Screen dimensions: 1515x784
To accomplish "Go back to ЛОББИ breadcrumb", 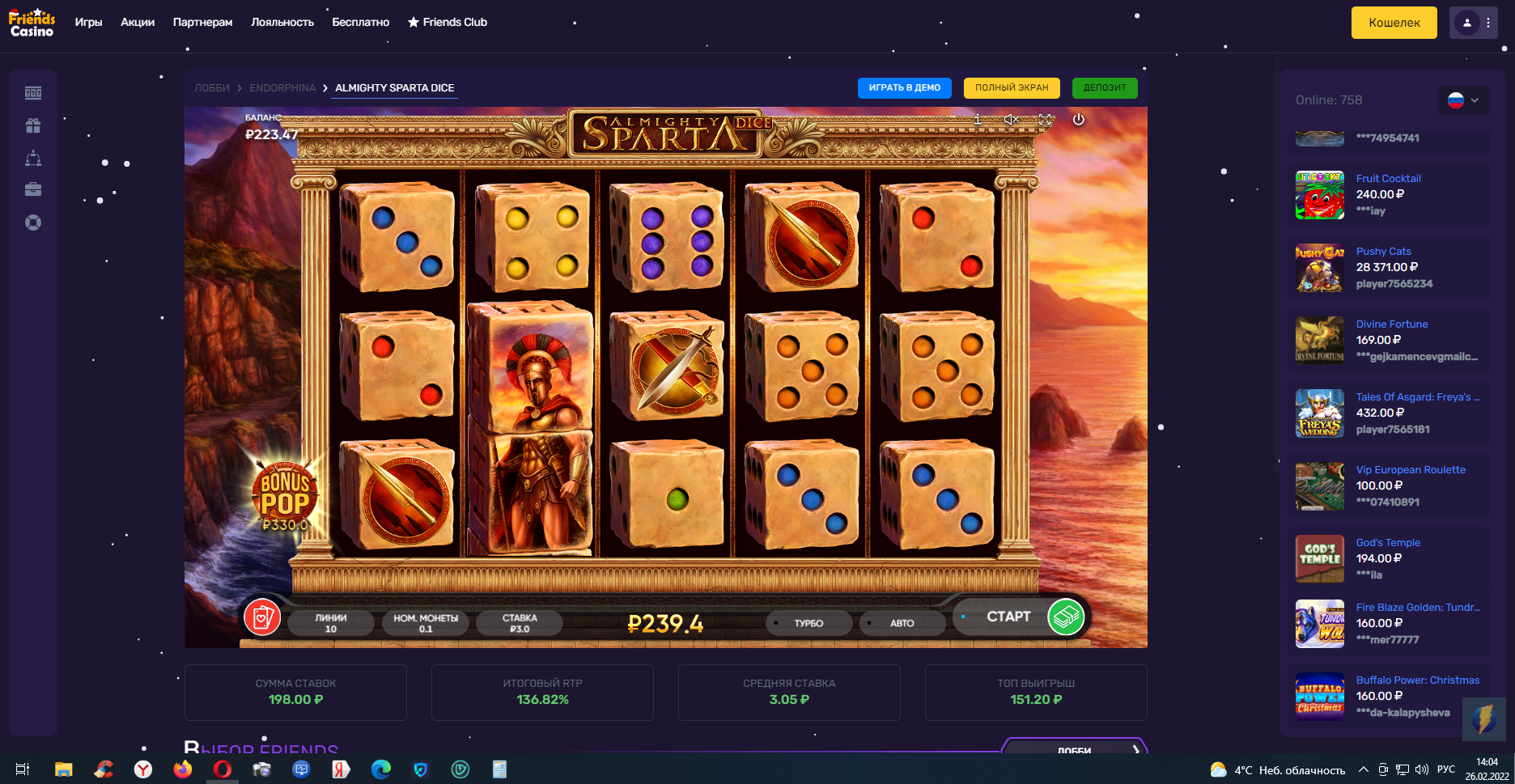I will pyautogui.click(x=212, y=88).
